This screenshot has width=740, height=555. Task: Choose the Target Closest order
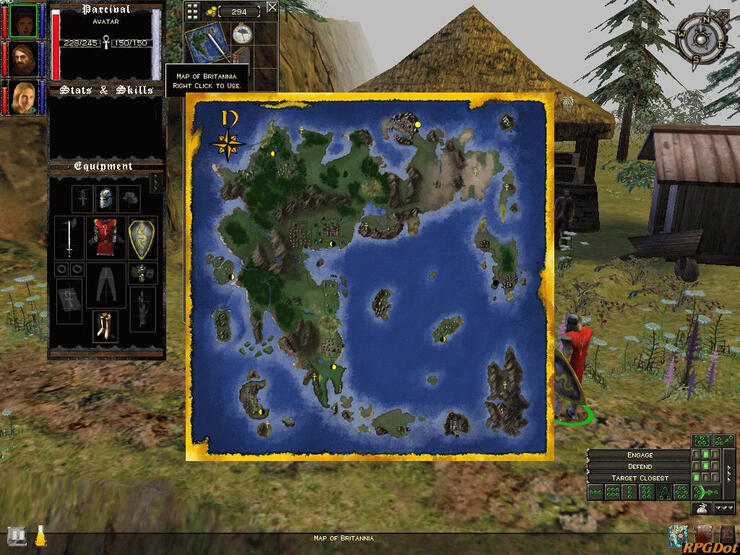pos(639,479)
